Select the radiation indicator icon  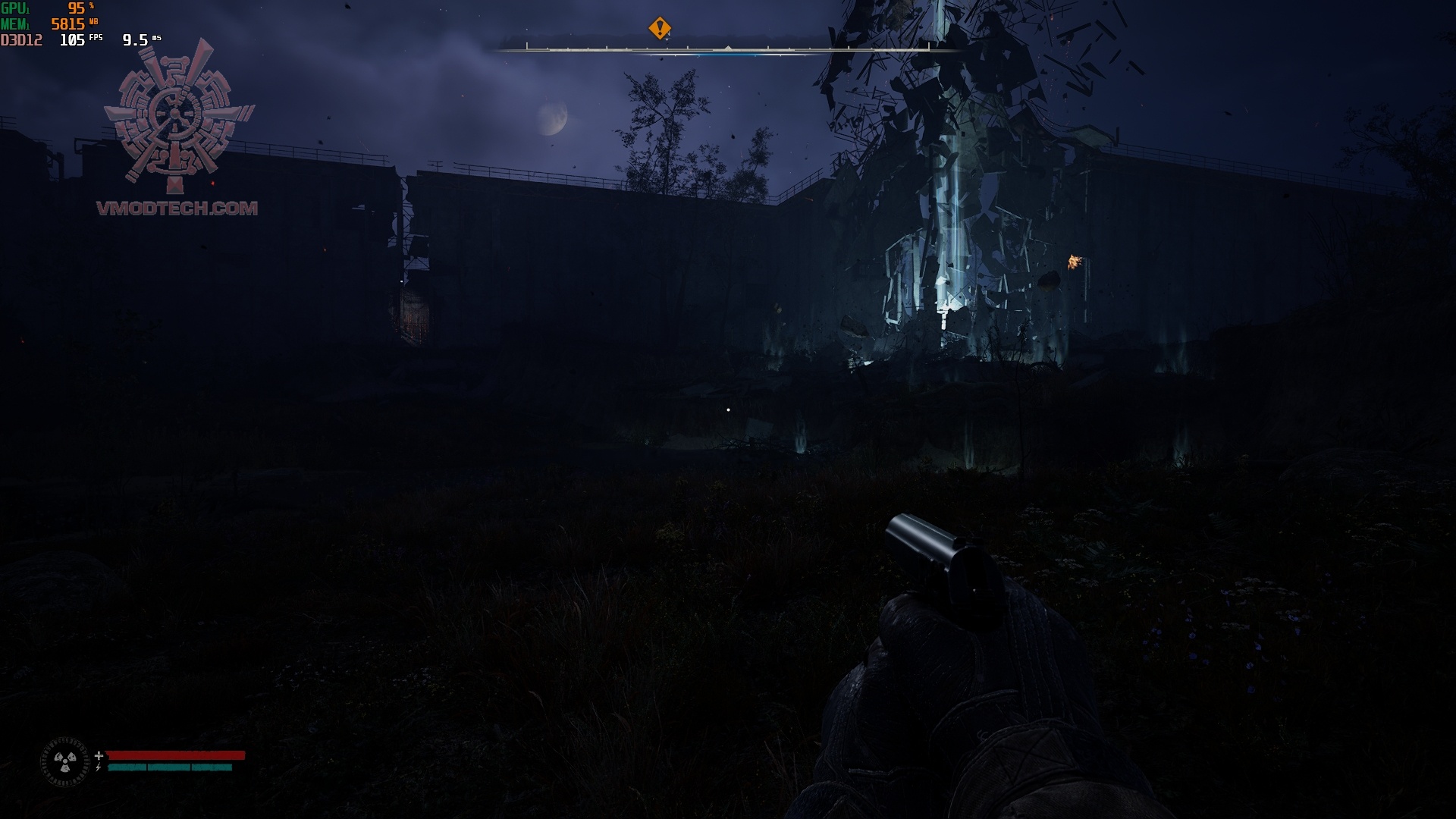[x=64, y=761]
